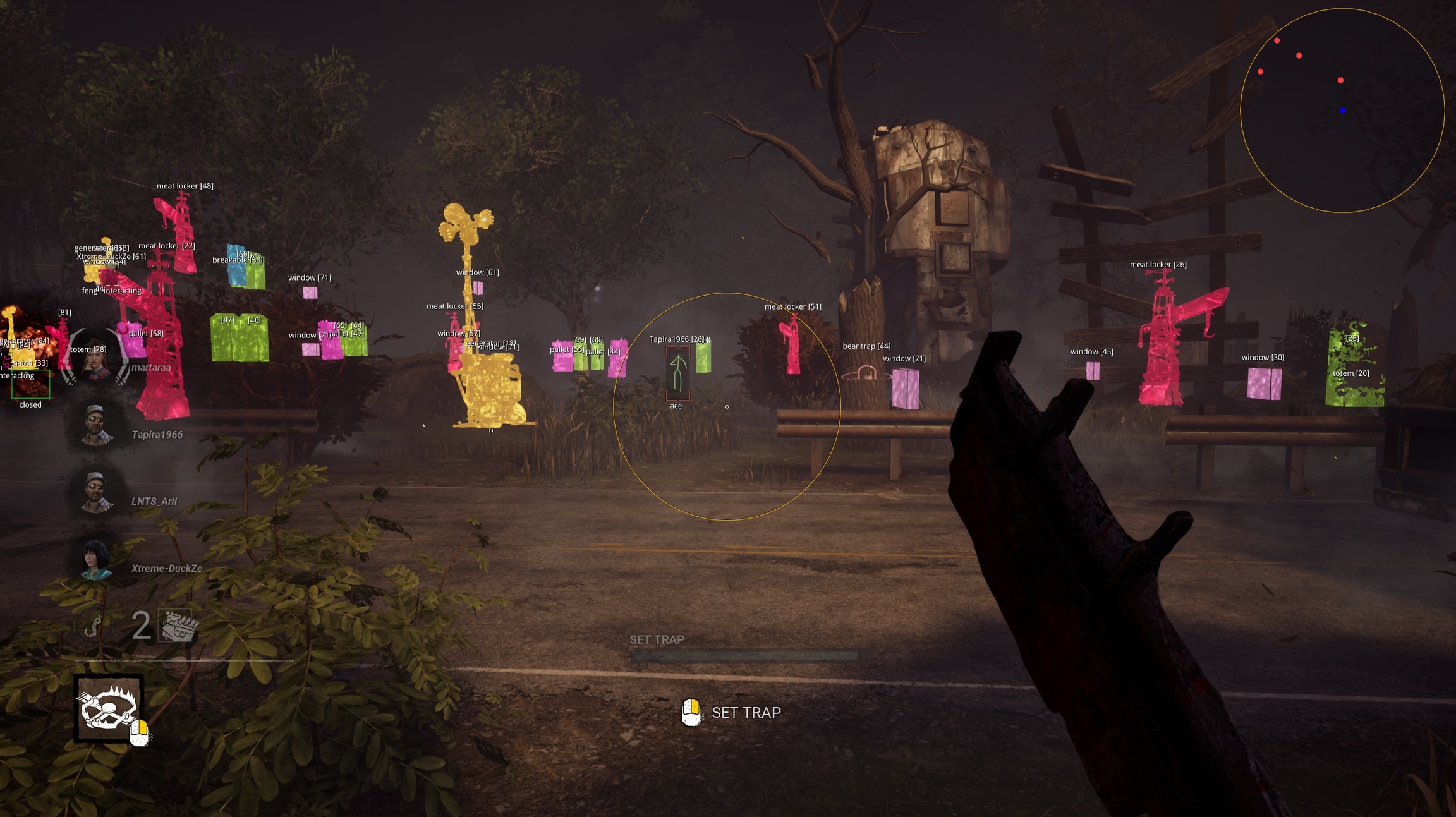The height and width of the screenshot is (817, 1456).
Task: Select Tapira1966's survivor portrait
Action: pyautogui.click(x=96, y=424)
